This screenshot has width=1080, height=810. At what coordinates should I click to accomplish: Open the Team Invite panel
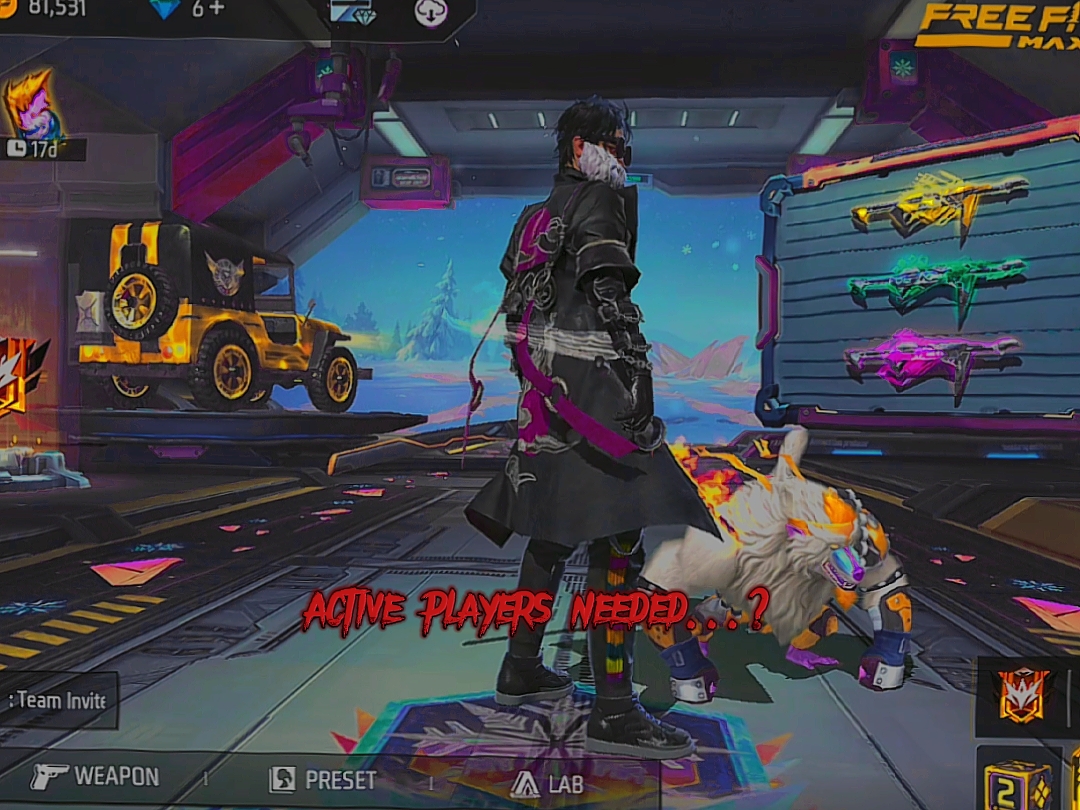(58, 700)
